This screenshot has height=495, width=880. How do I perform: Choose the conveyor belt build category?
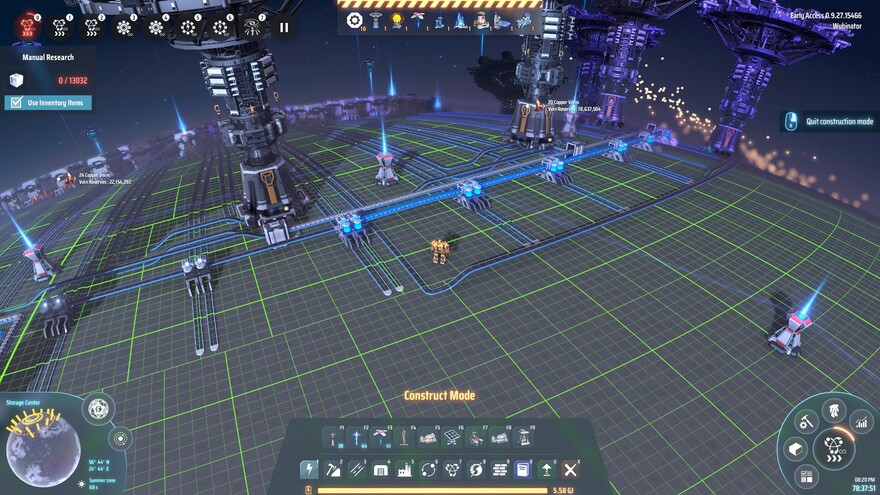coord(357,469)
